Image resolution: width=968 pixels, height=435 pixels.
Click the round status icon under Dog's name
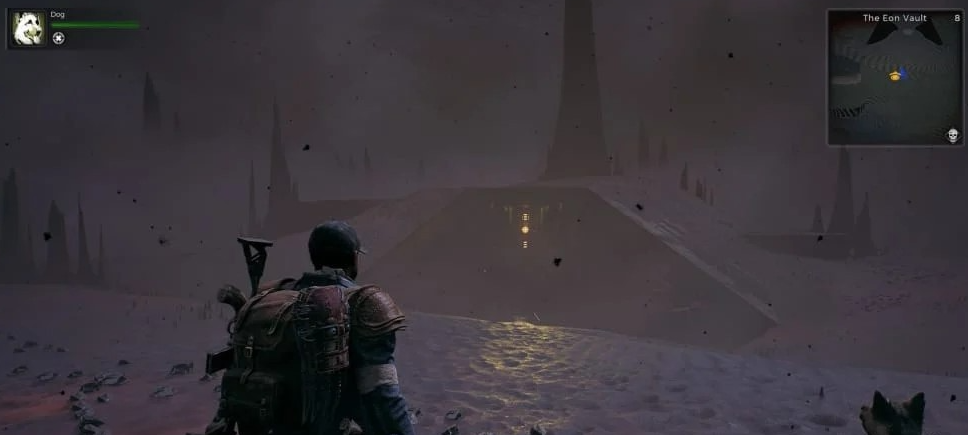point(58,38)
